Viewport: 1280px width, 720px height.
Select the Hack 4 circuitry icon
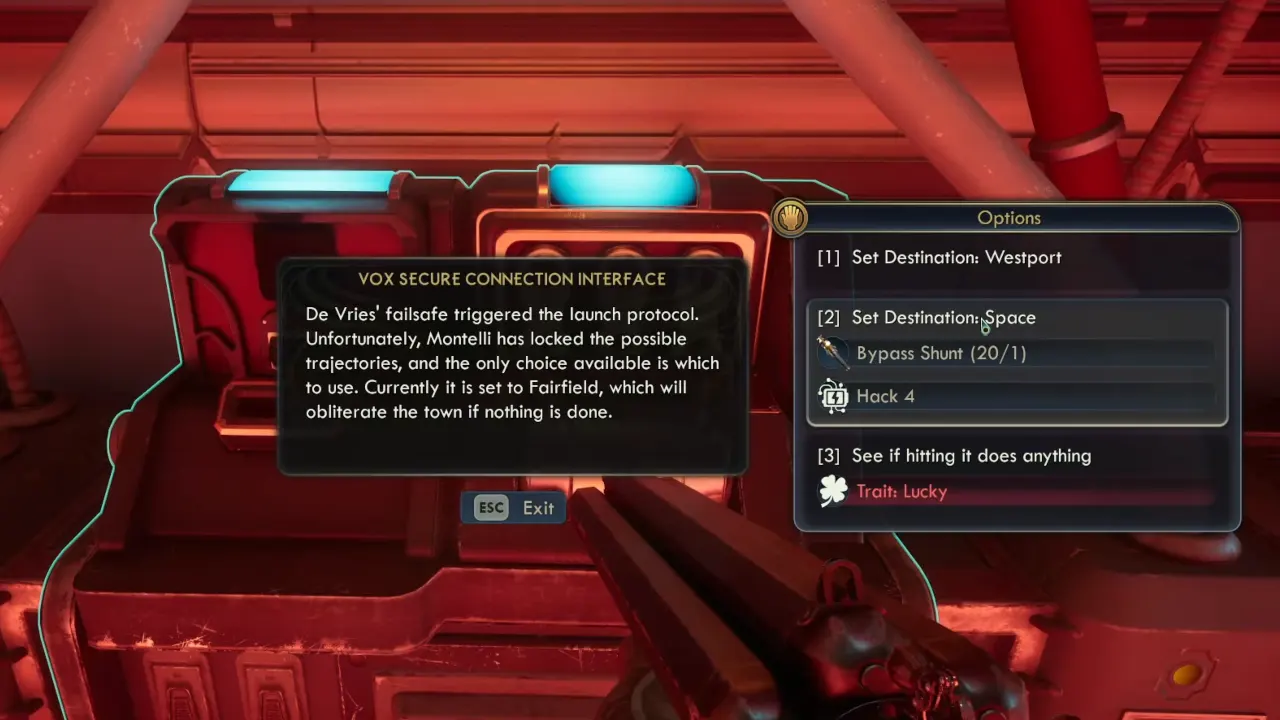point(833,396)
